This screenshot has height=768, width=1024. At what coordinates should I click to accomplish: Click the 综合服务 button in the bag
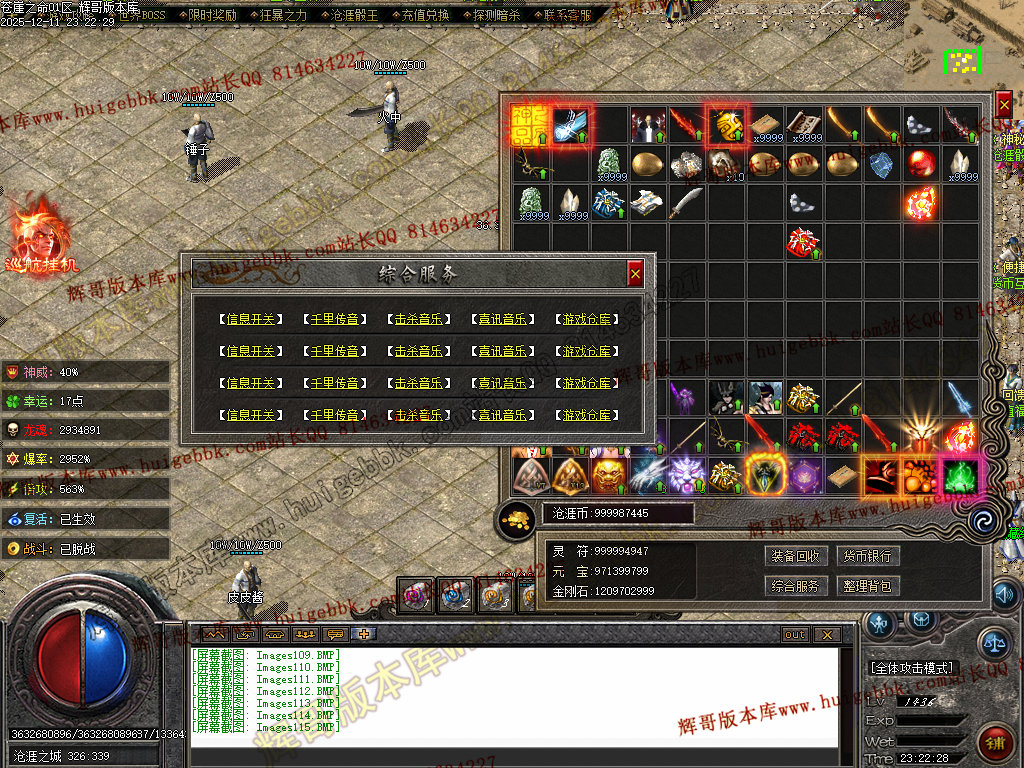[x=797, y=586]
